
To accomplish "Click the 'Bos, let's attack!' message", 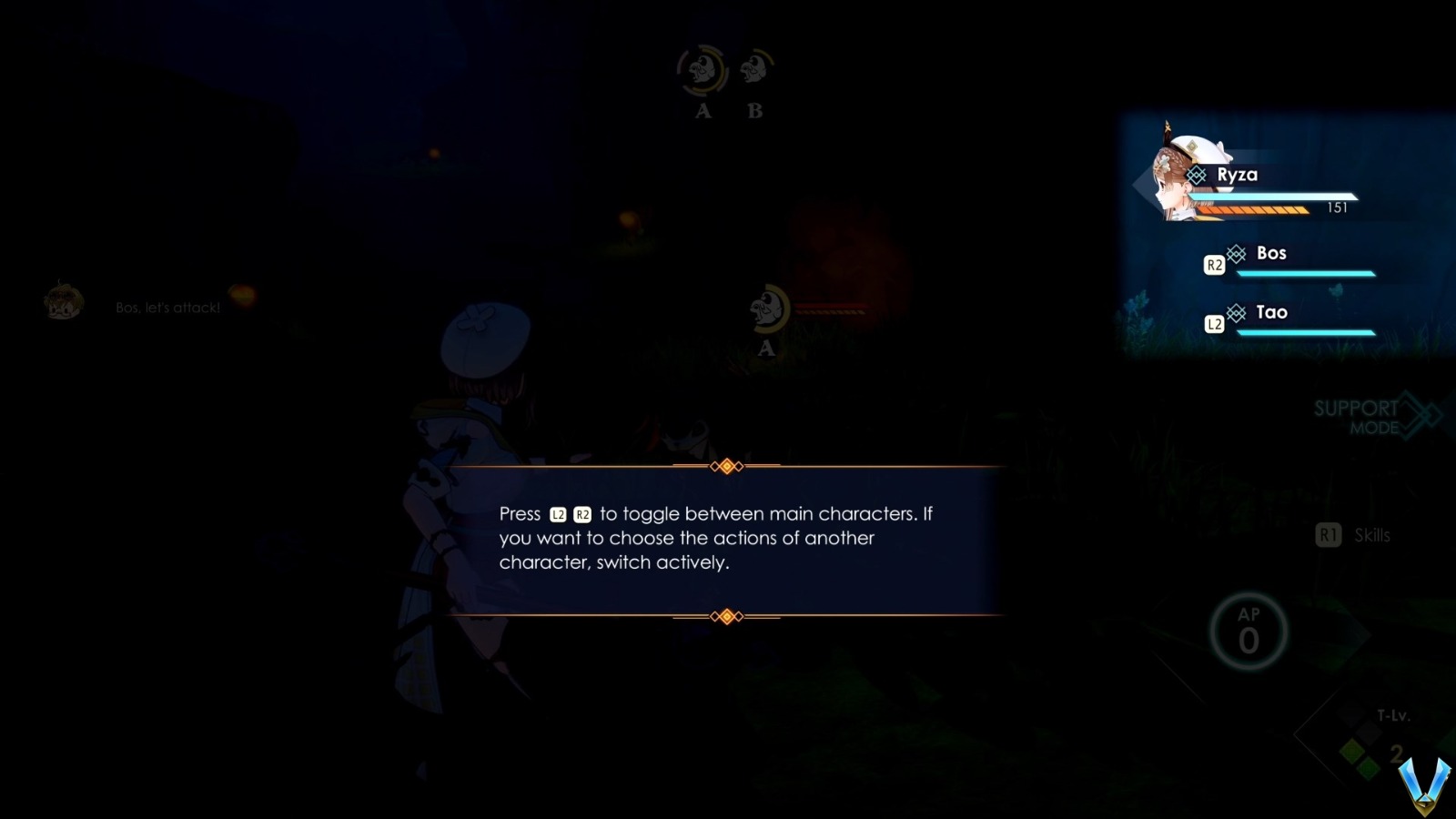I will pos(166,307).
